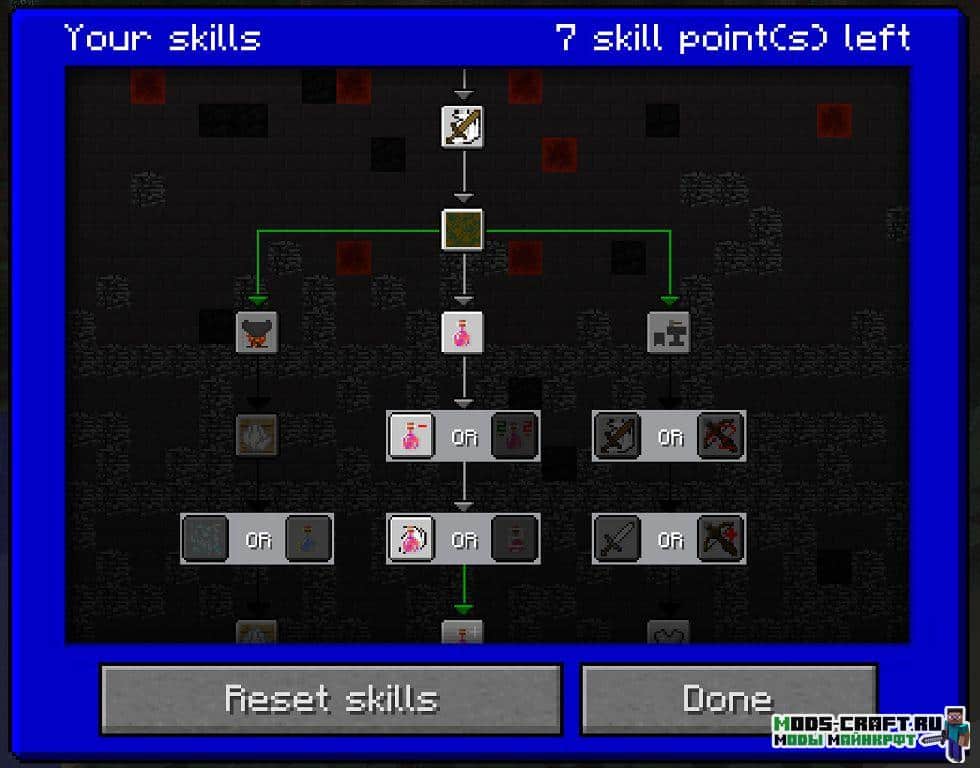Unlock the cauldron skill node
This screenshot has height=768, width=980.
pos(257,331)
